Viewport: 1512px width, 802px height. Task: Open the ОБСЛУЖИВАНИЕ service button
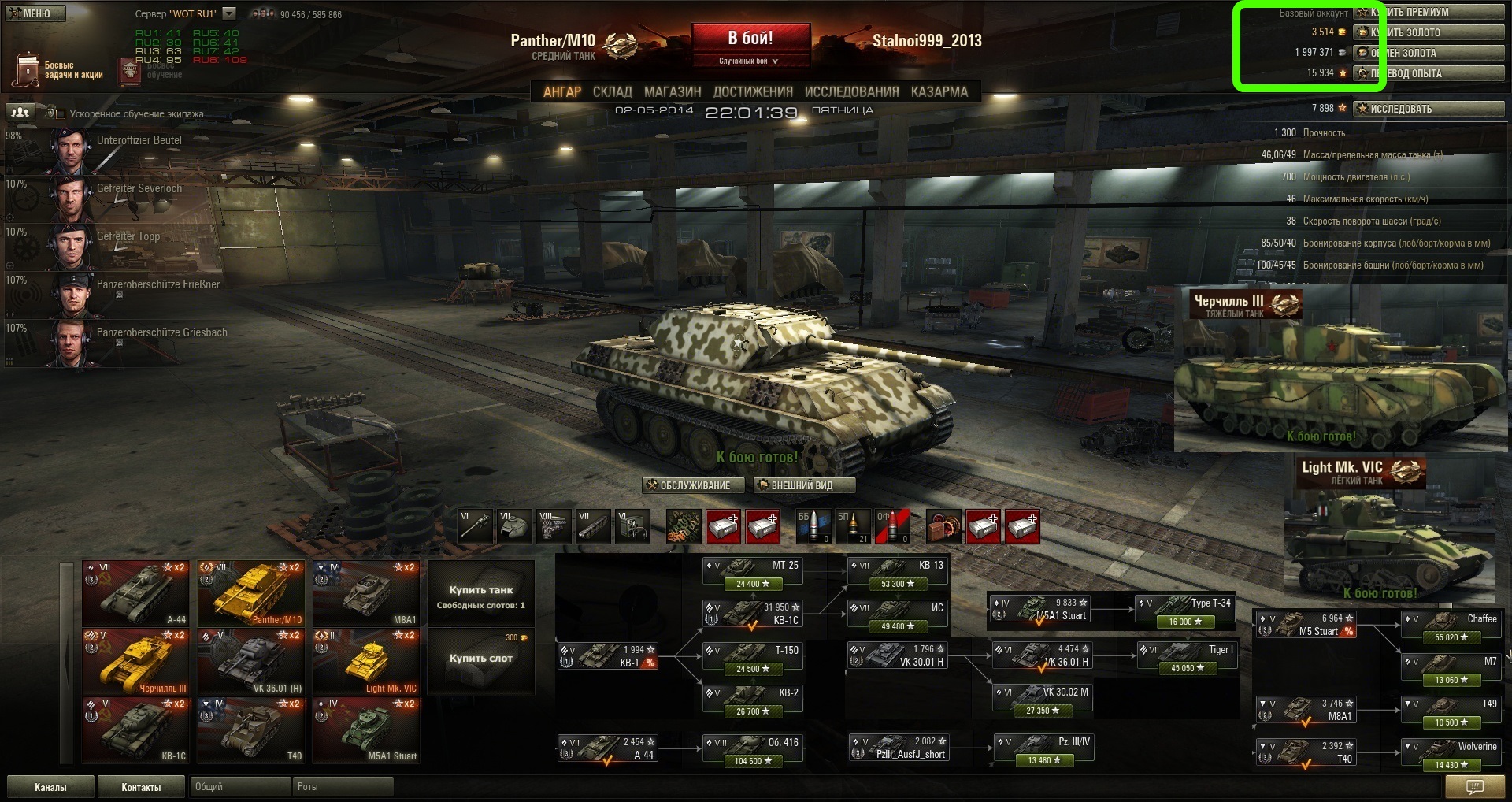click(x=688, y=485)
